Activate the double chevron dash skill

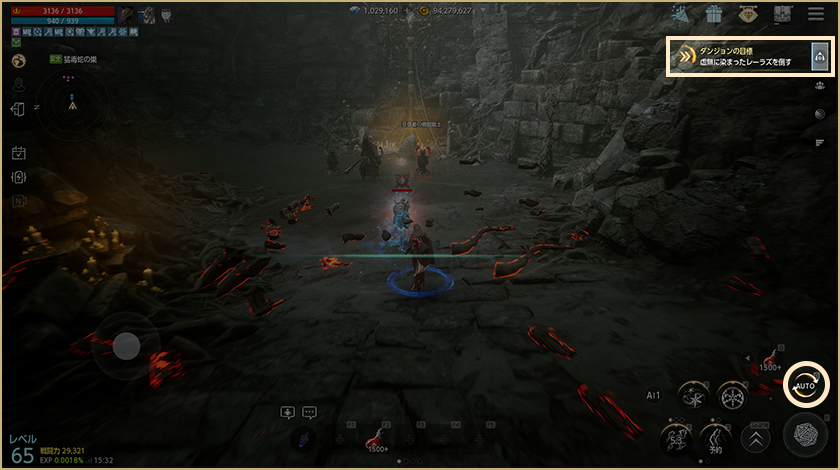(754, 438)
